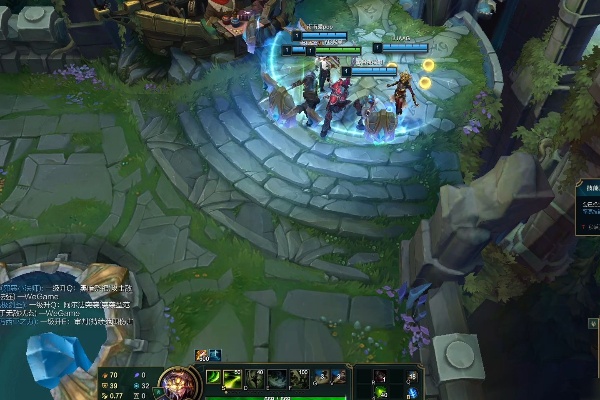
Task: Open the quest panel on the right edge
Action: point(588,210)
